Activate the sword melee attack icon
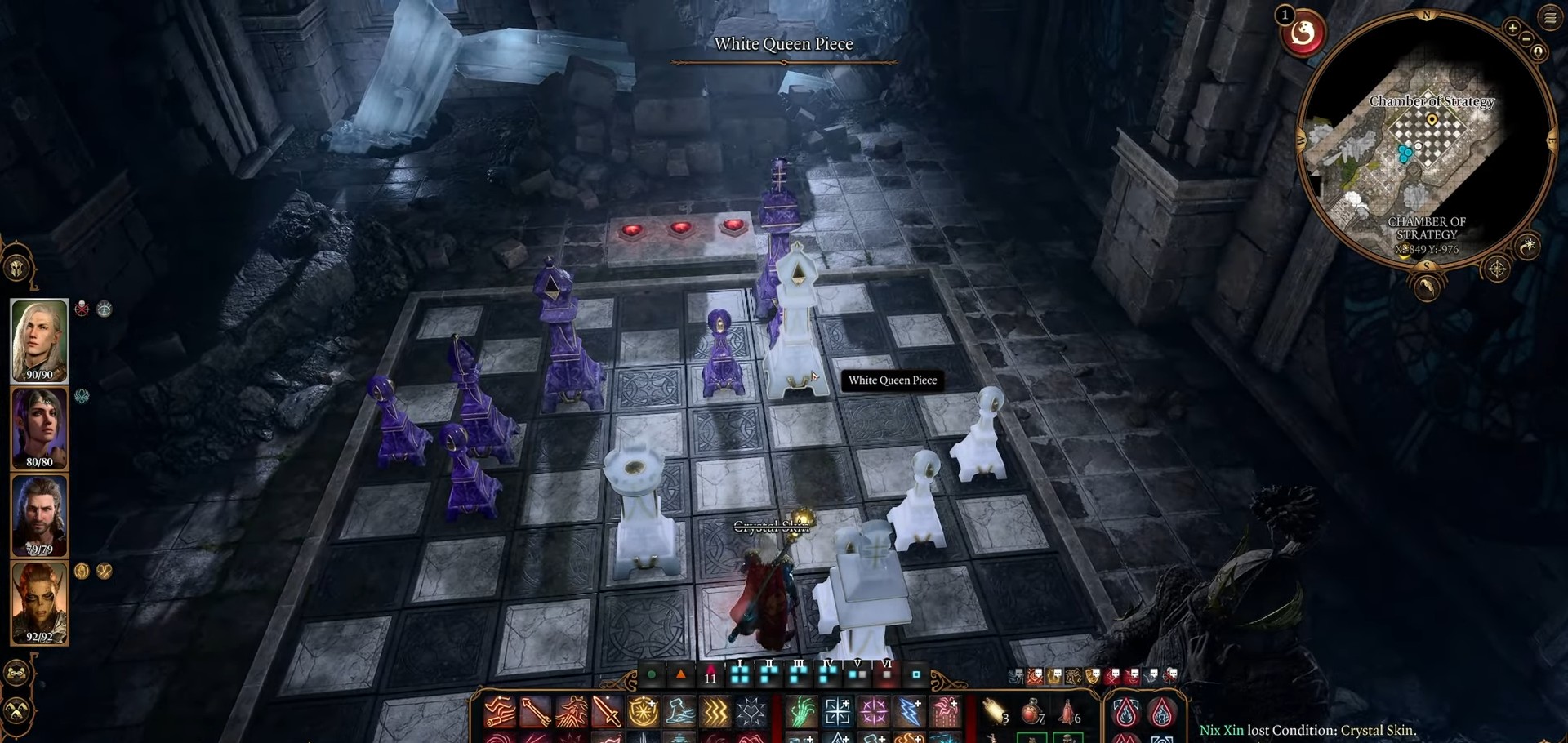Screen dimensions: 1568x743 point(607,712)
